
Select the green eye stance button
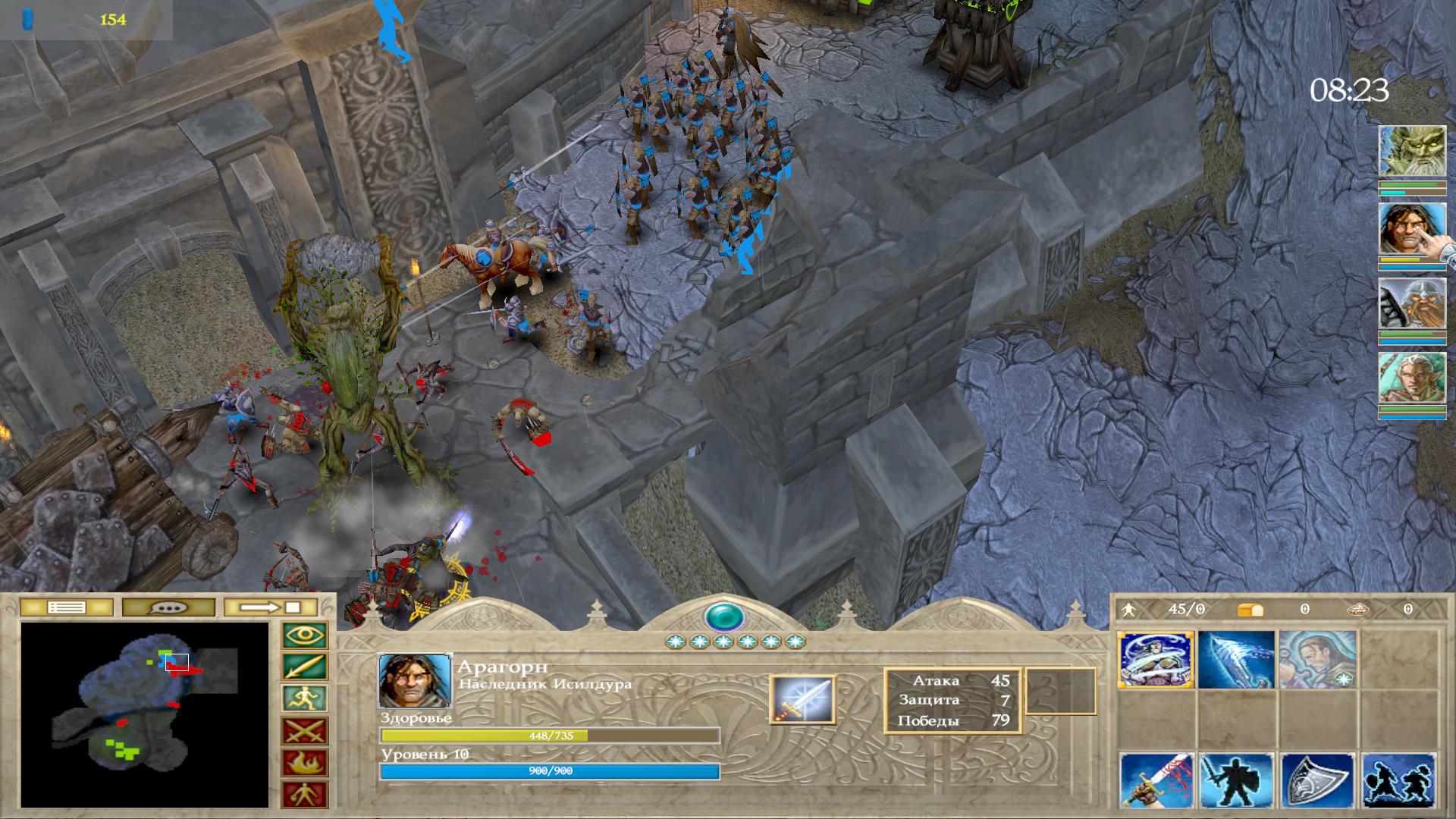pos(305,635)
